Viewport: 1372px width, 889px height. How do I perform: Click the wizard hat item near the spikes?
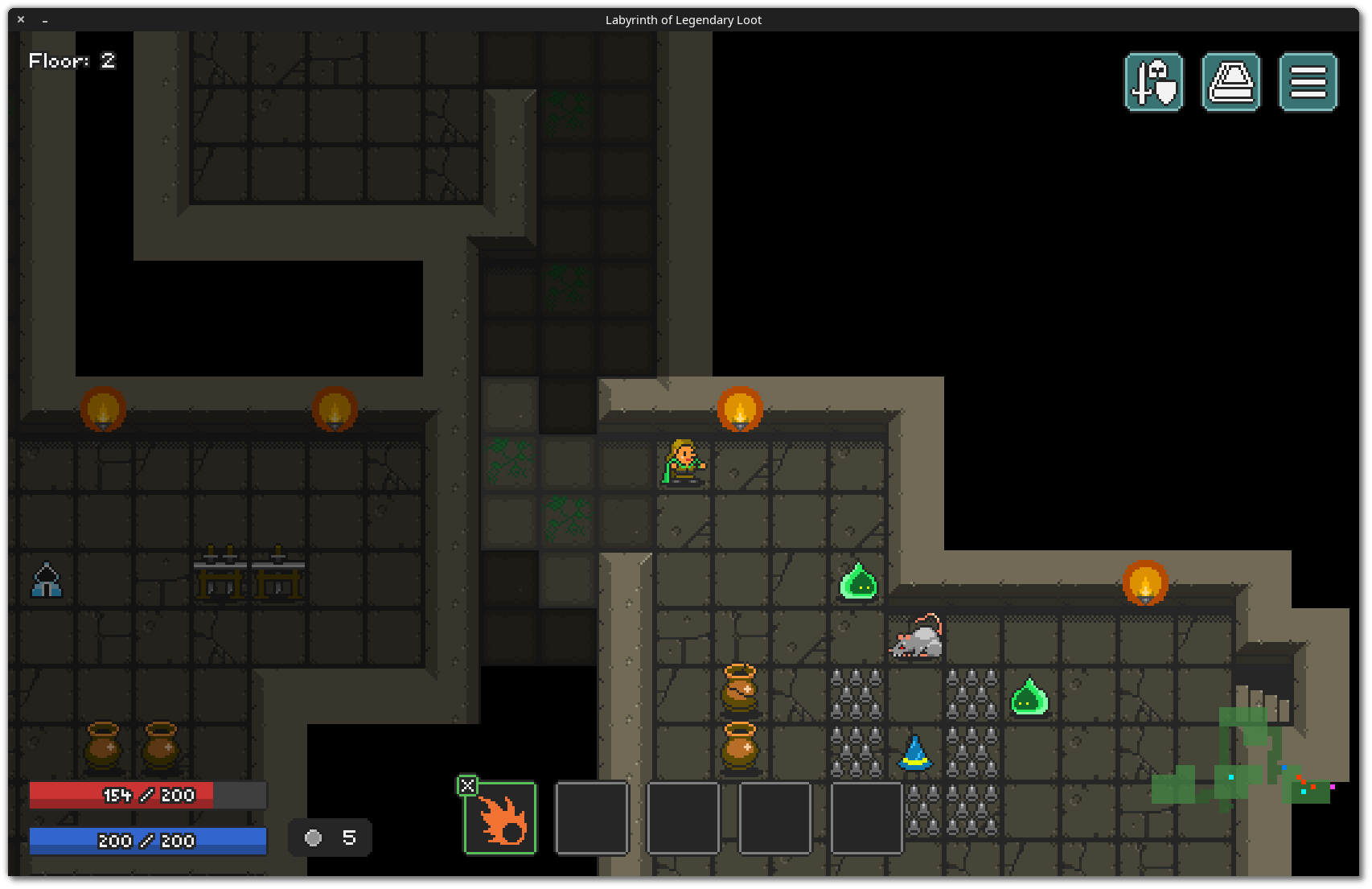(915, 754)
